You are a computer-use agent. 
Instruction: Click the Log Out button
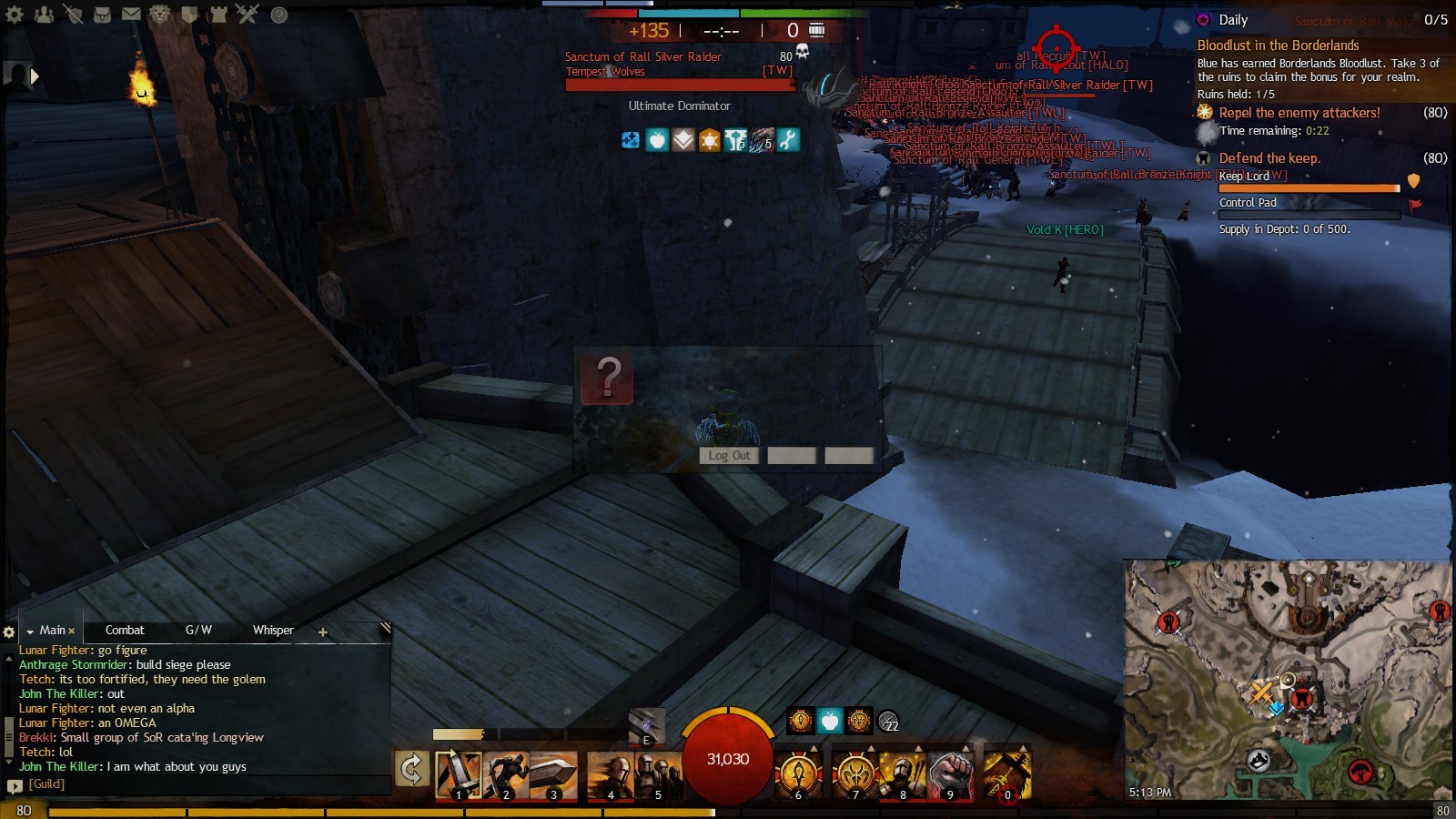point(729,456)
